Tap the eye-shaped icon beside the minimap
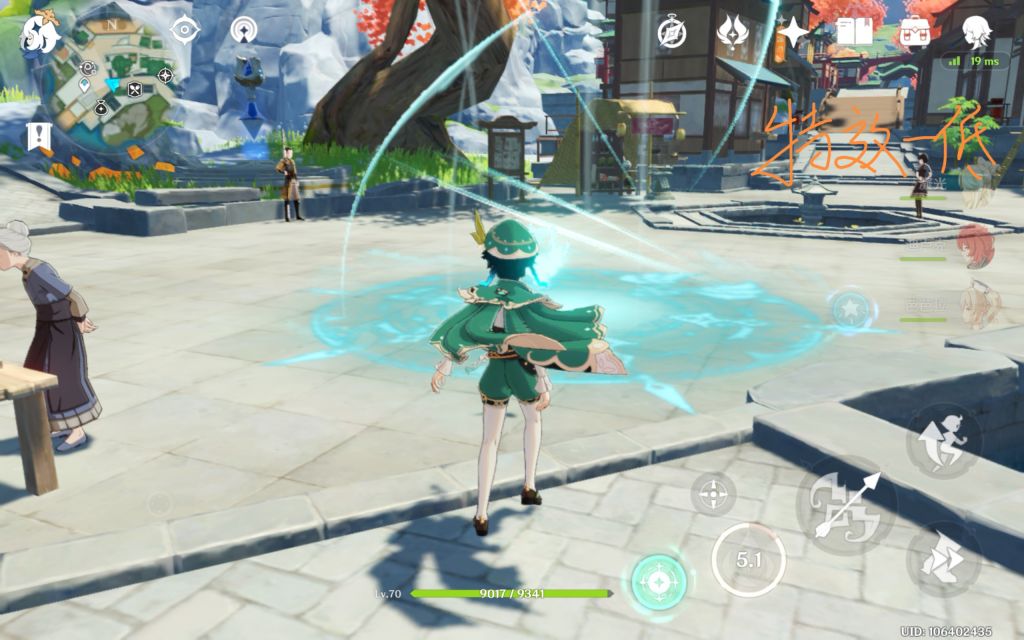1024x640 pixels. coord(184,29)
